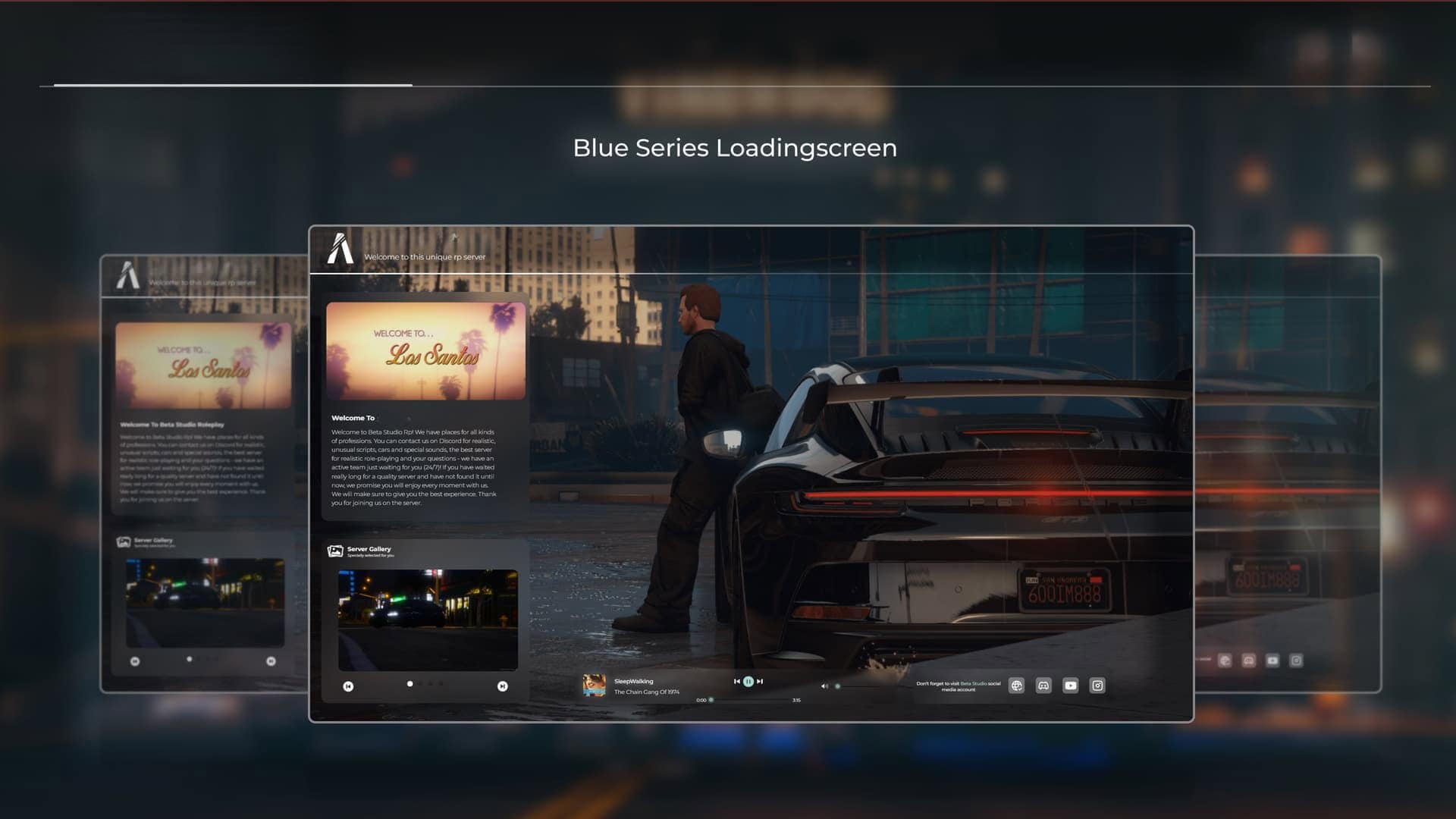Click the SleepWalking song title
Viewport: 1456px width, 819px height.
point(635,680)
